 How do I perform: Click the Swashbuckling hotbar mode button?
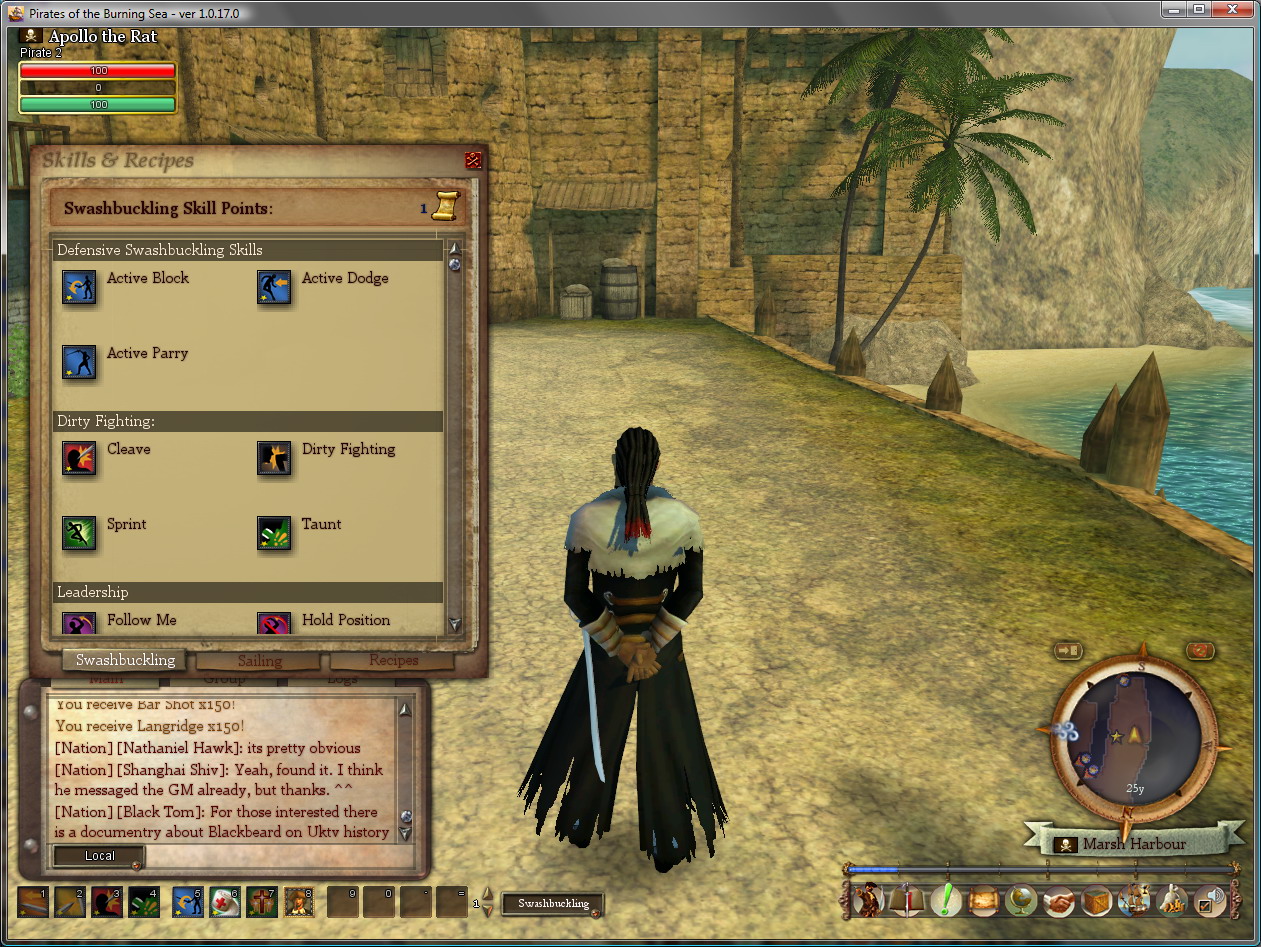553,904
